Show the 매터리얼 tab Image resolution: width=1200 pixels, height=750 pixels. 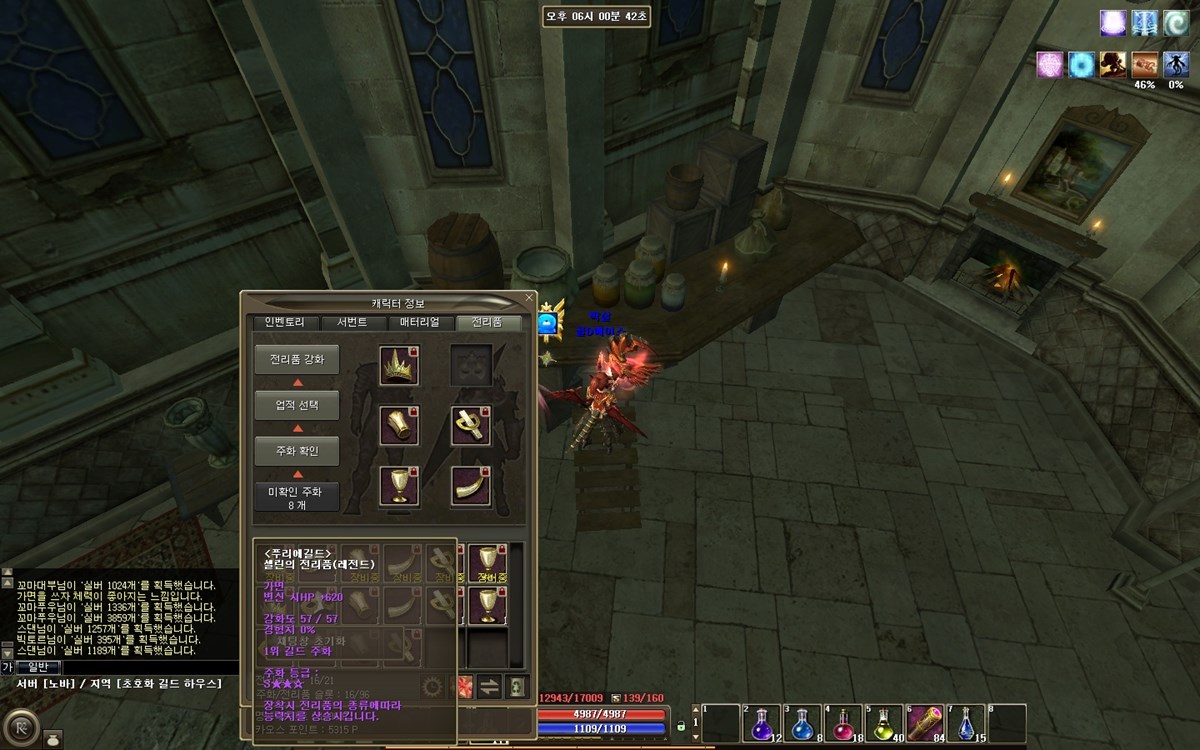tap(420, 323)
